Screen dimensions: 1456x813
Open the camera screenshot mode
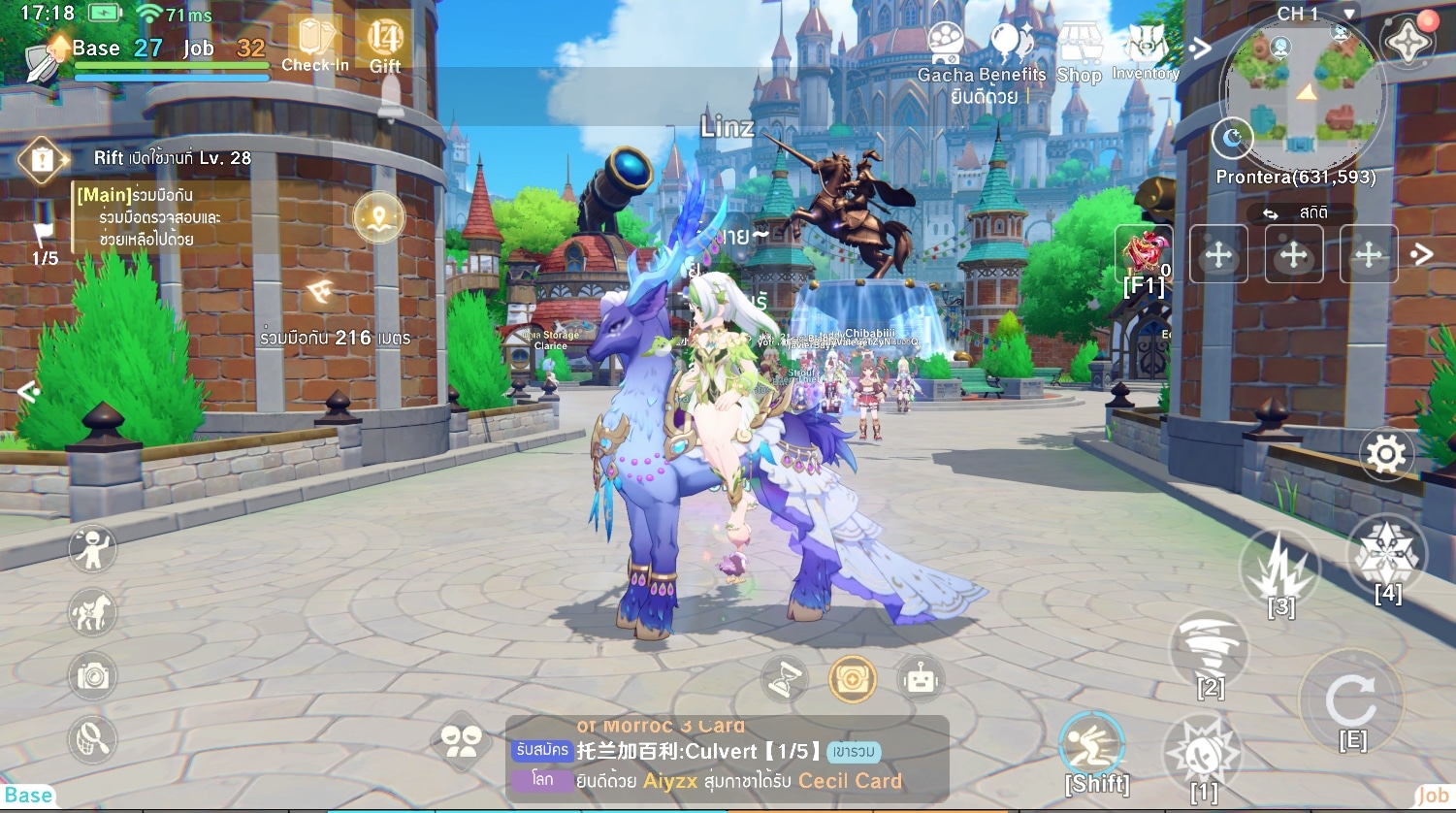pos(92,676)
